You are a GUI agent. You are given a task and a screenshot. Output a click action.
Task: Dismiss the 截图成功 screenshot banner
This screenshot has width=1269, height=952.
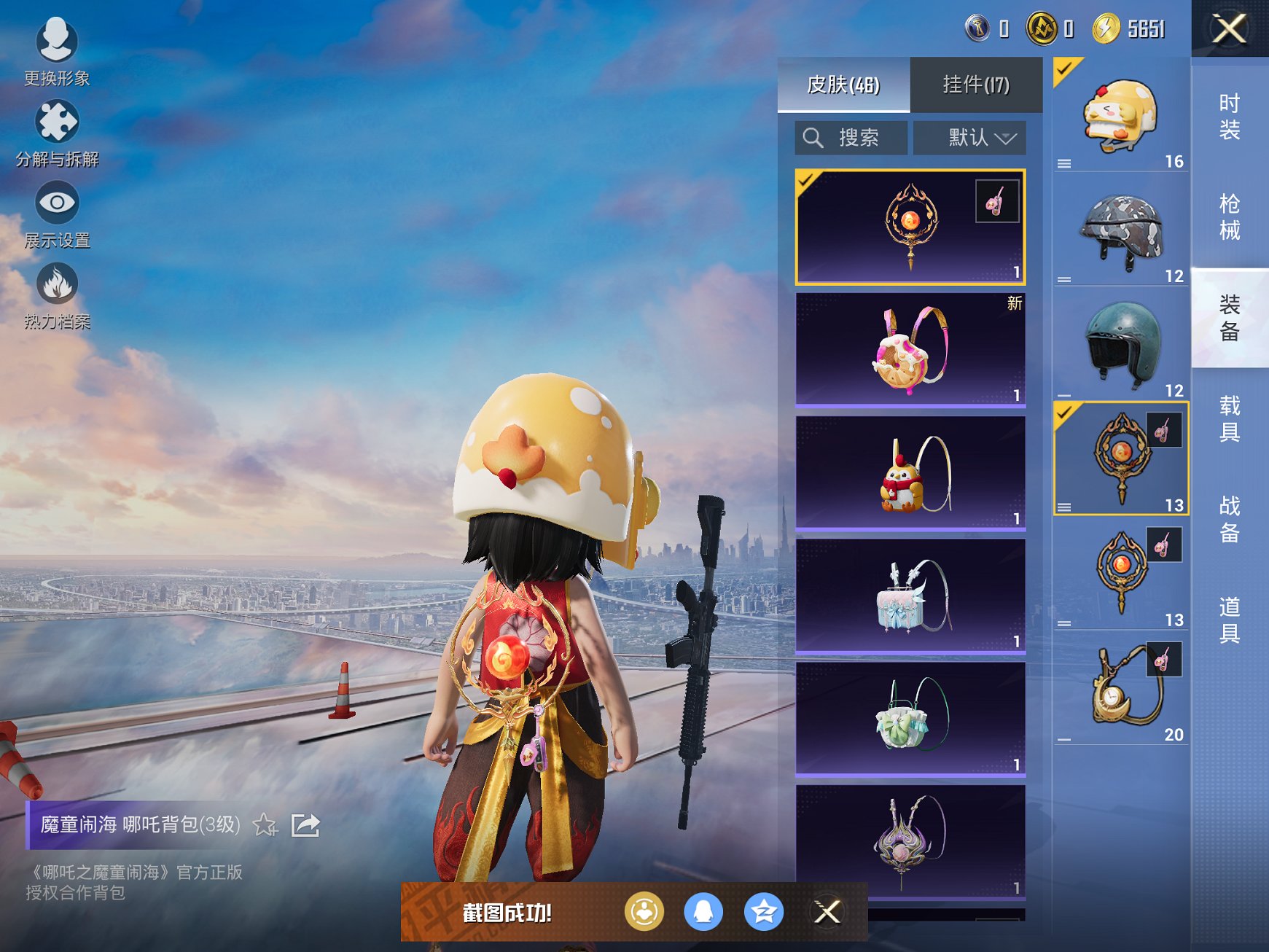point(827,911)
